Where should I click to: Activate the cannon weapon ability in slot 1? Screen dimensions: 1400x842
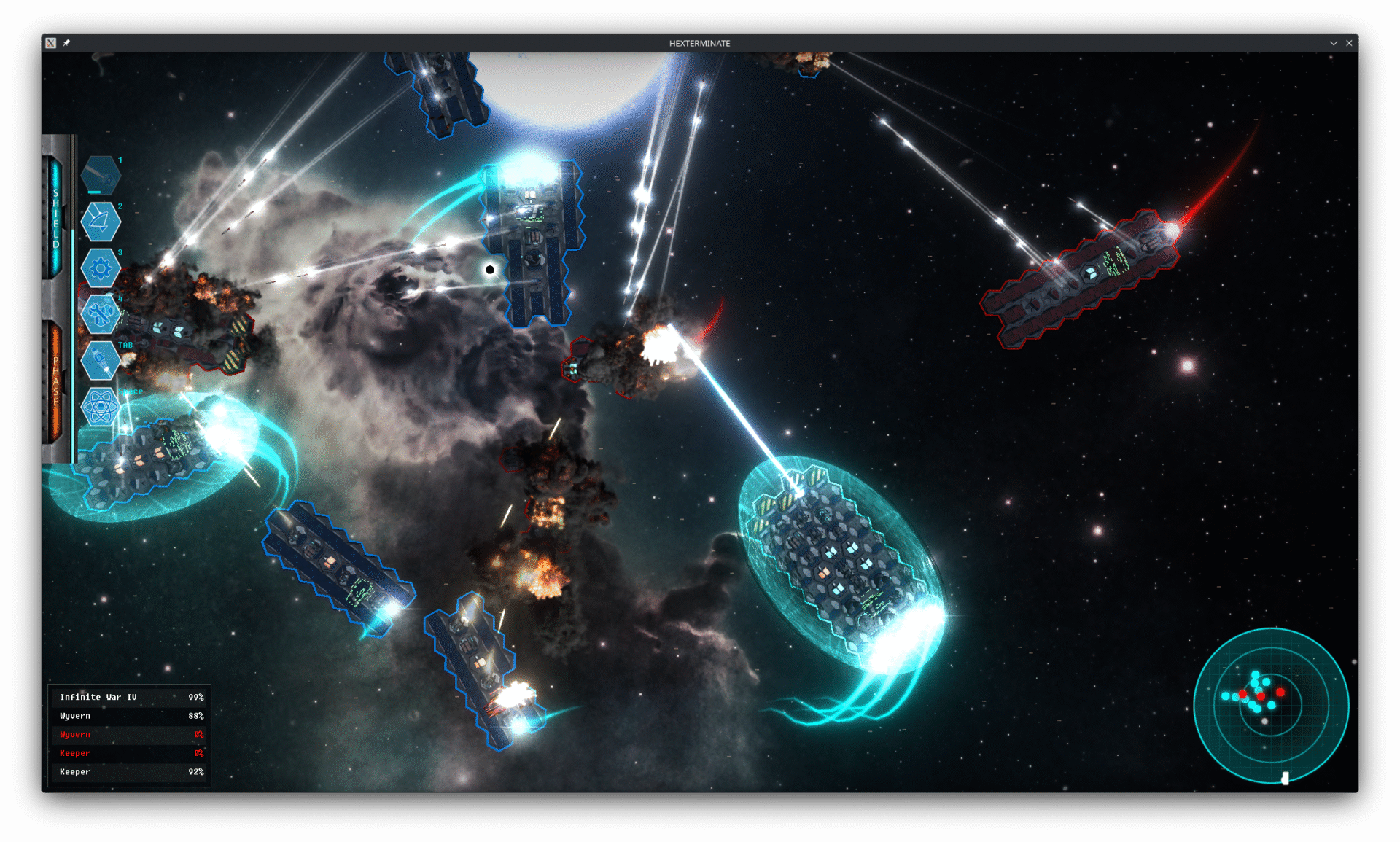[x=100, y=176]
